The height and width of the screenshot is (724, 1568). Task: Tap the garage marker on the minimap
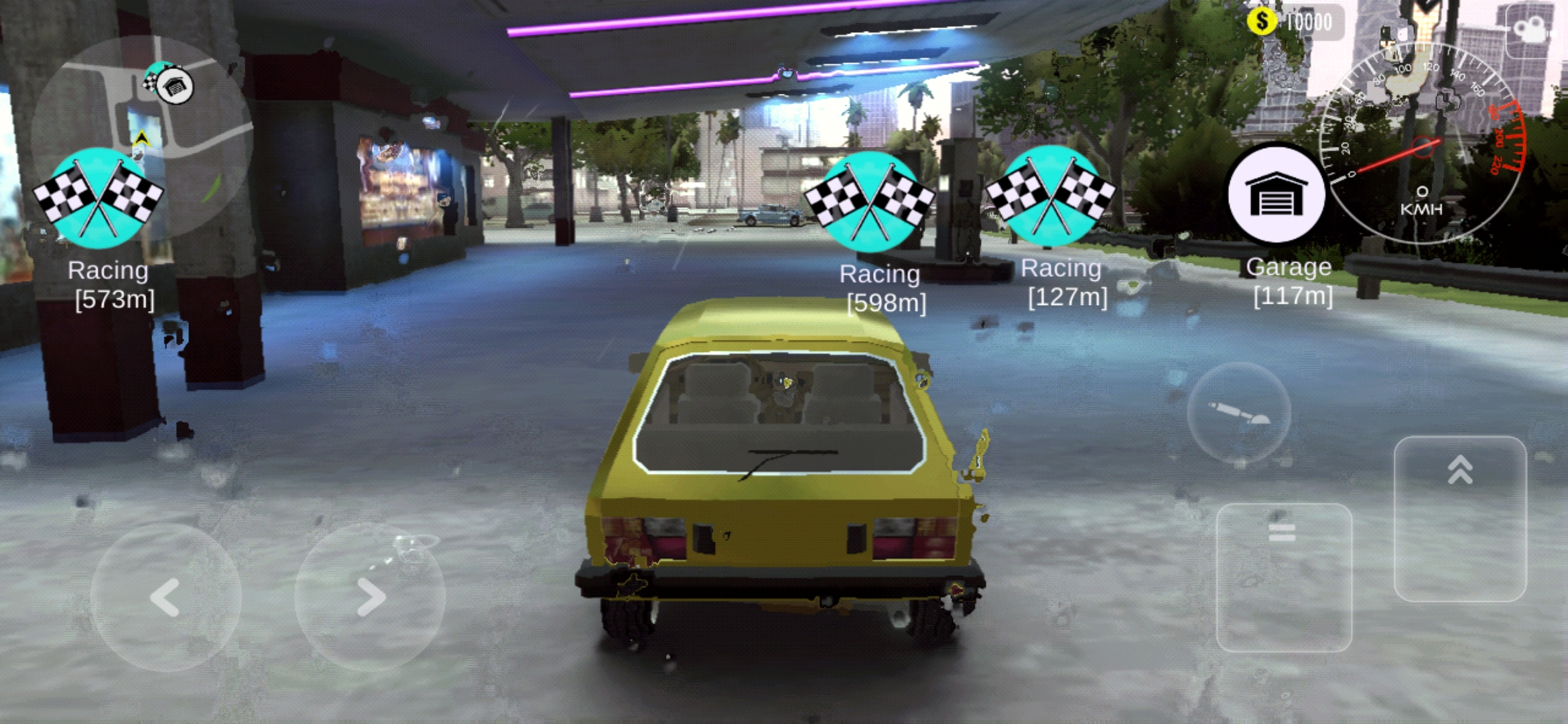(x=174, y=87)
